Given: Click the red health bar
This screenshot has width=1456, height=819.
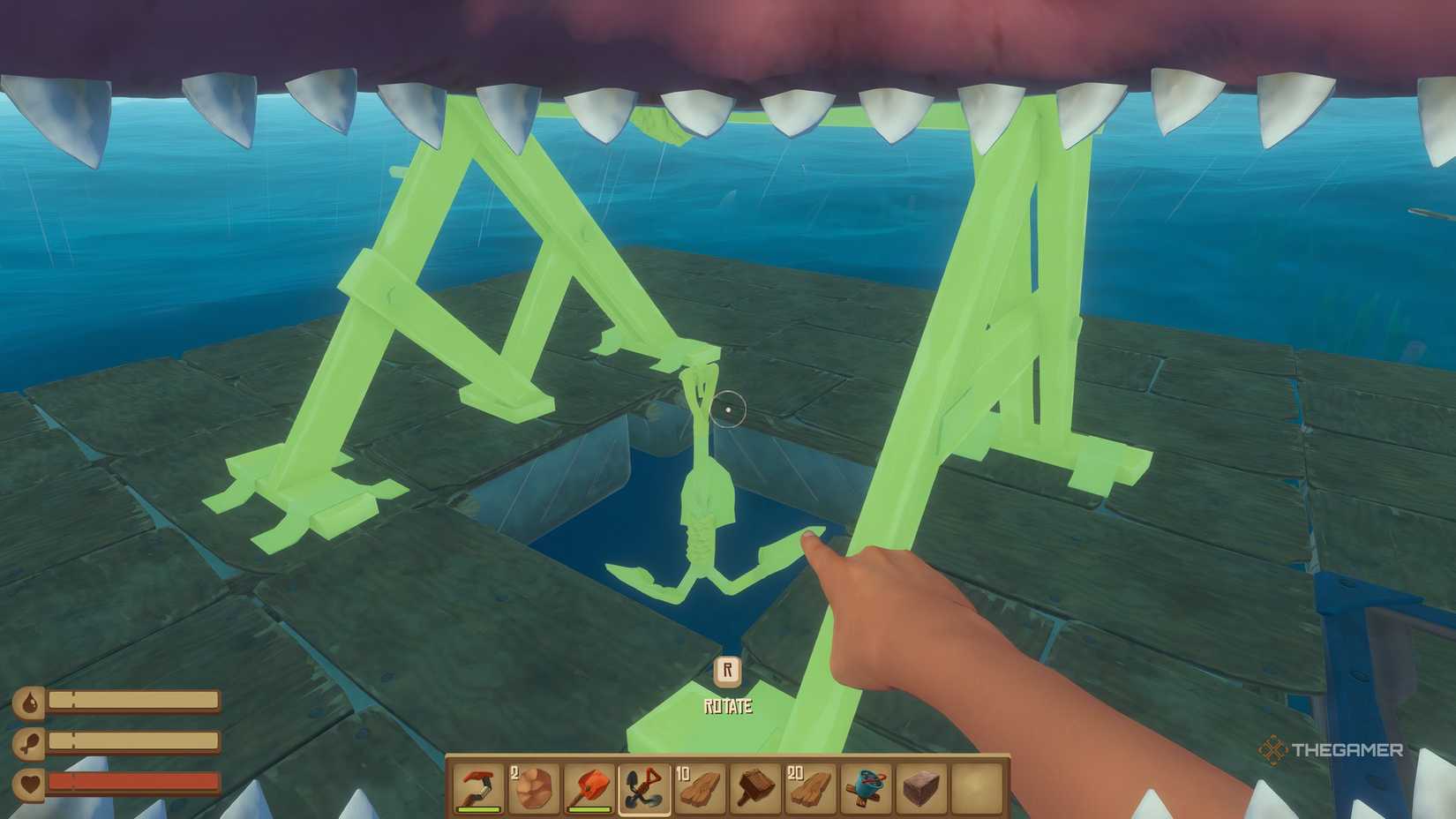Looking at the screenshot, I should (132, 781).
